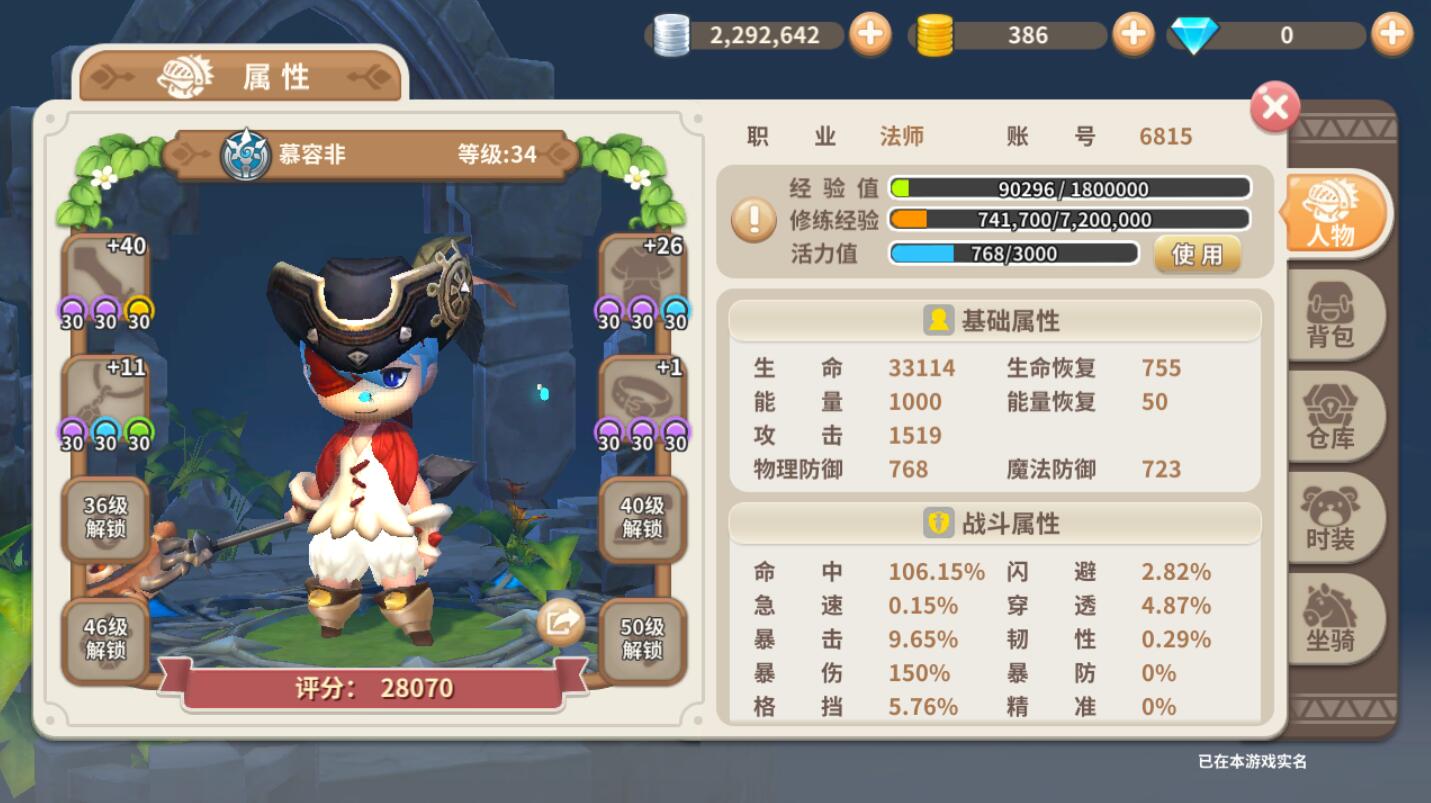
Task: Tap the locked 50级解锁 slot
Action: (x=642, y=639)
